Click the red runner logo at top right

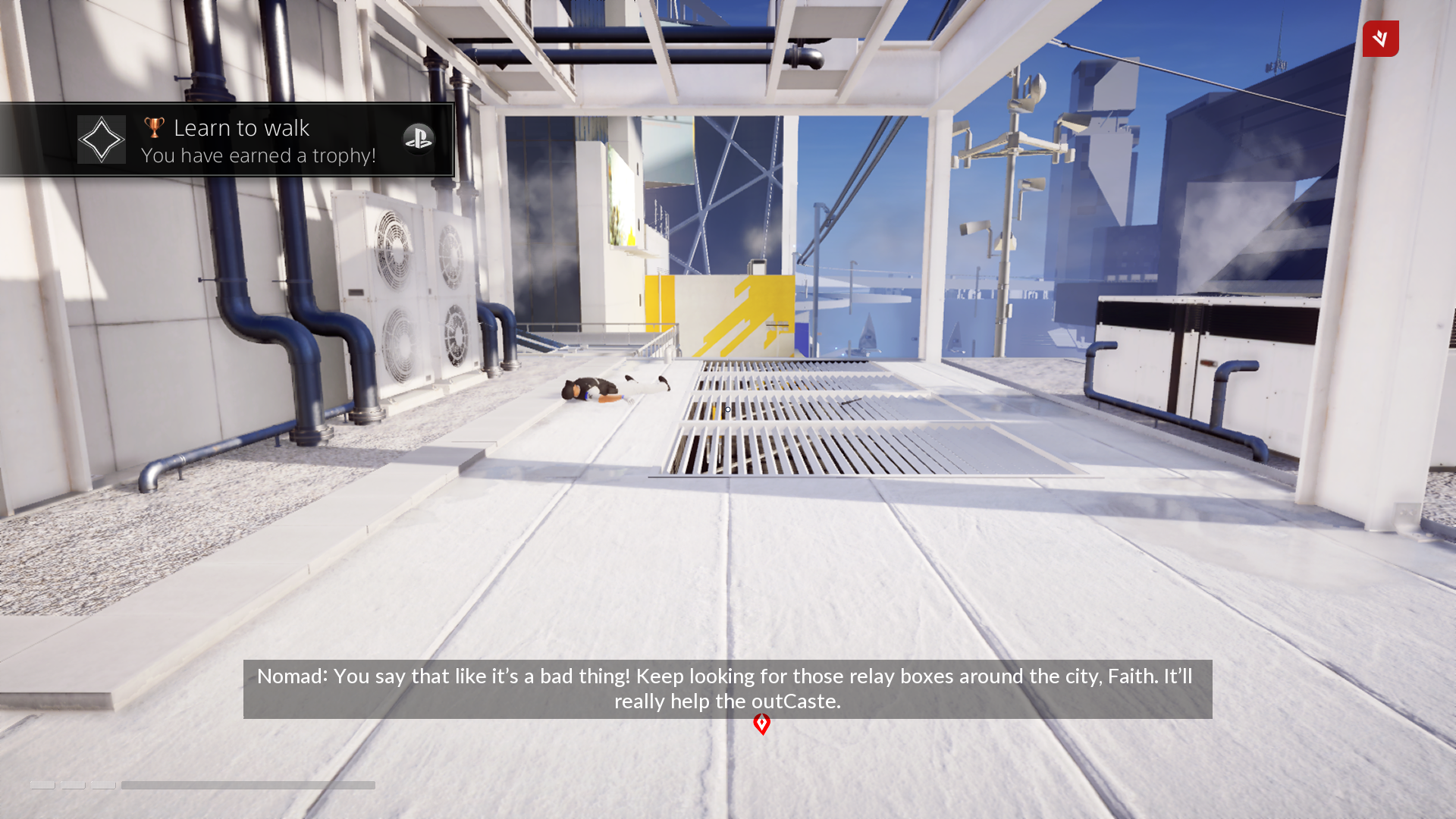point(1380,39)
